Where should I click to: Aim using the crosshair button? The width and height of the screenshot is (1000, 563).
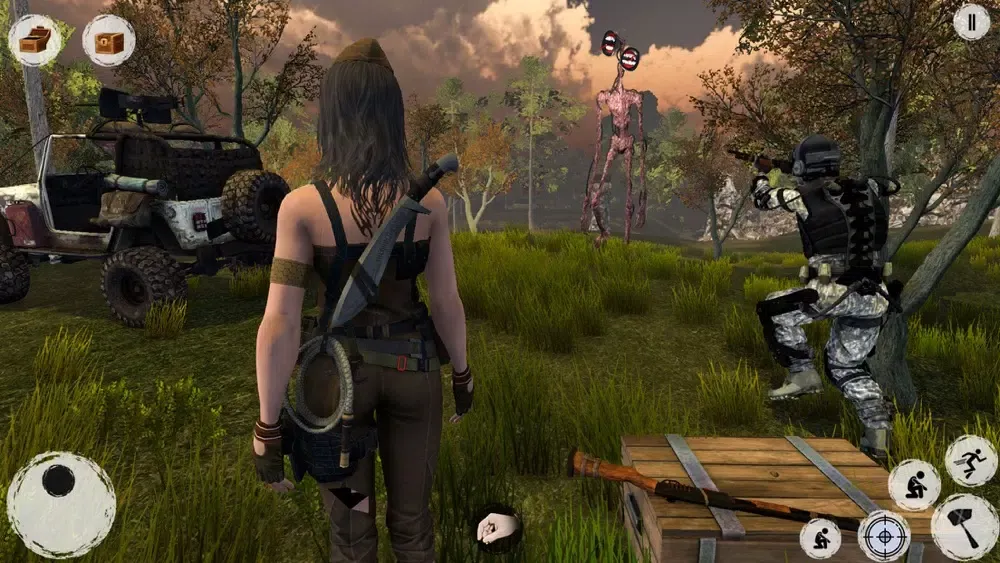tap(884, 536)
